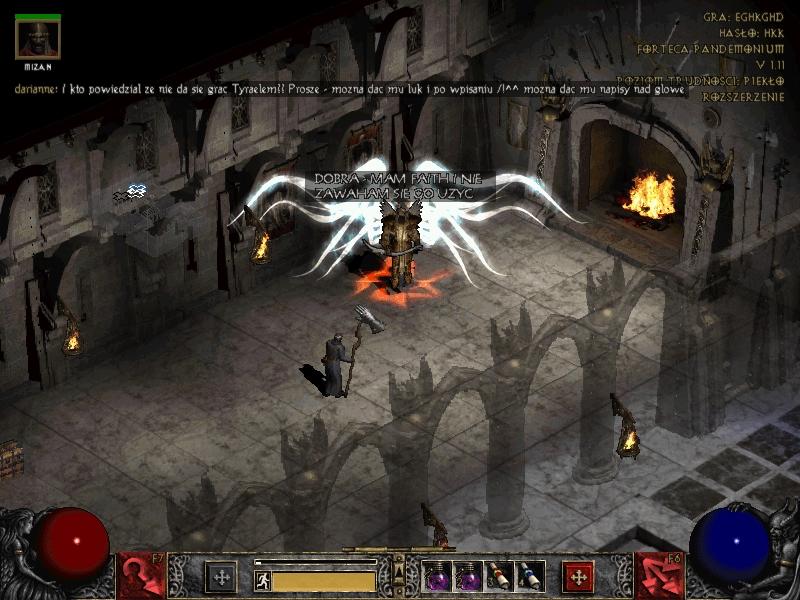Image resolution: width=800 pixels, height=600 pixels.
Task: Use the blue-ribbon scroll in the belt
Action: pos(529,576)
